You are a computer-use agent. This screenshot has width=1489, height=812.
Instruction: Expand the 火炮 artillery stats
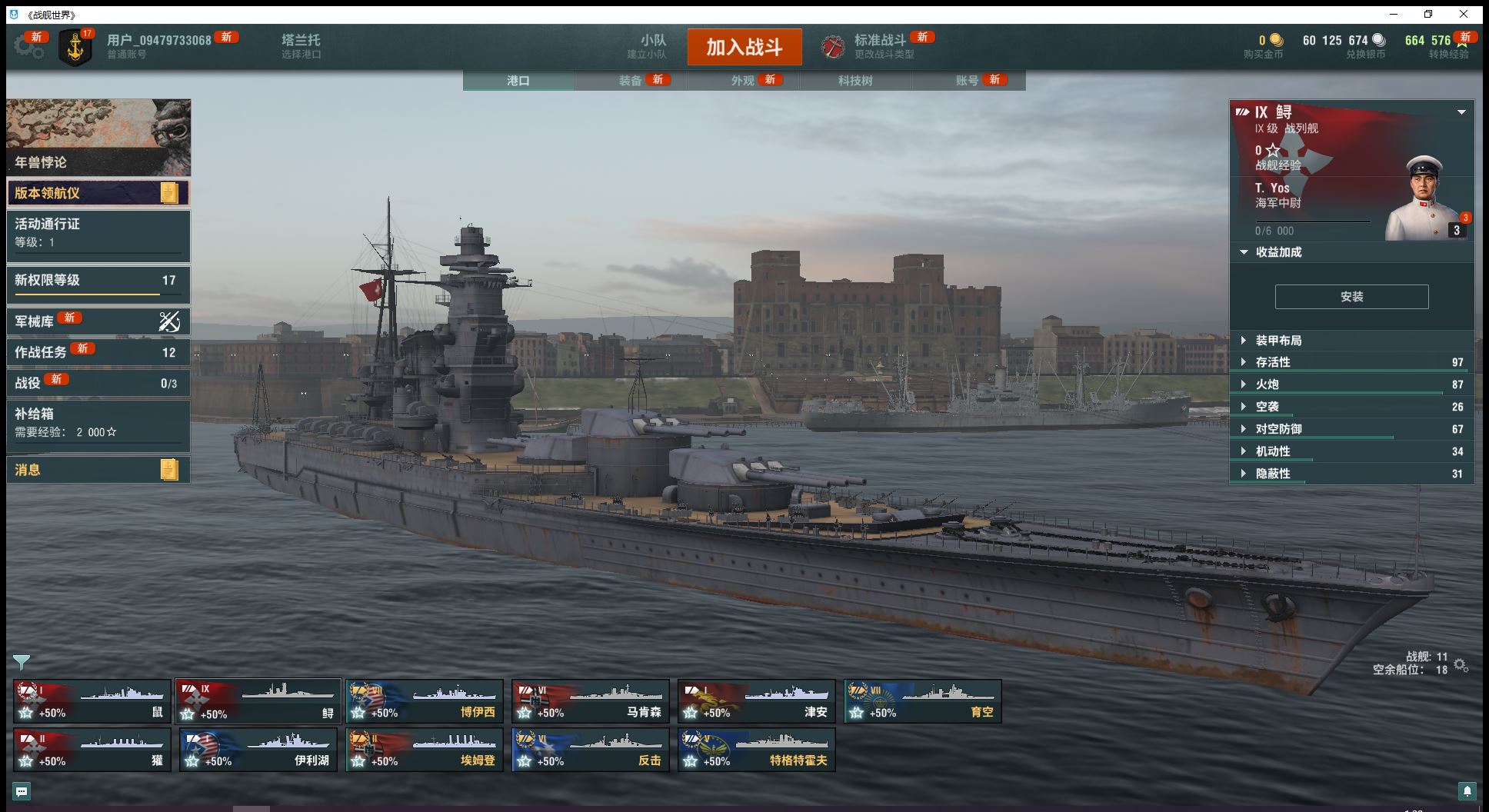pyautogui.click(x=1267, y=384)
